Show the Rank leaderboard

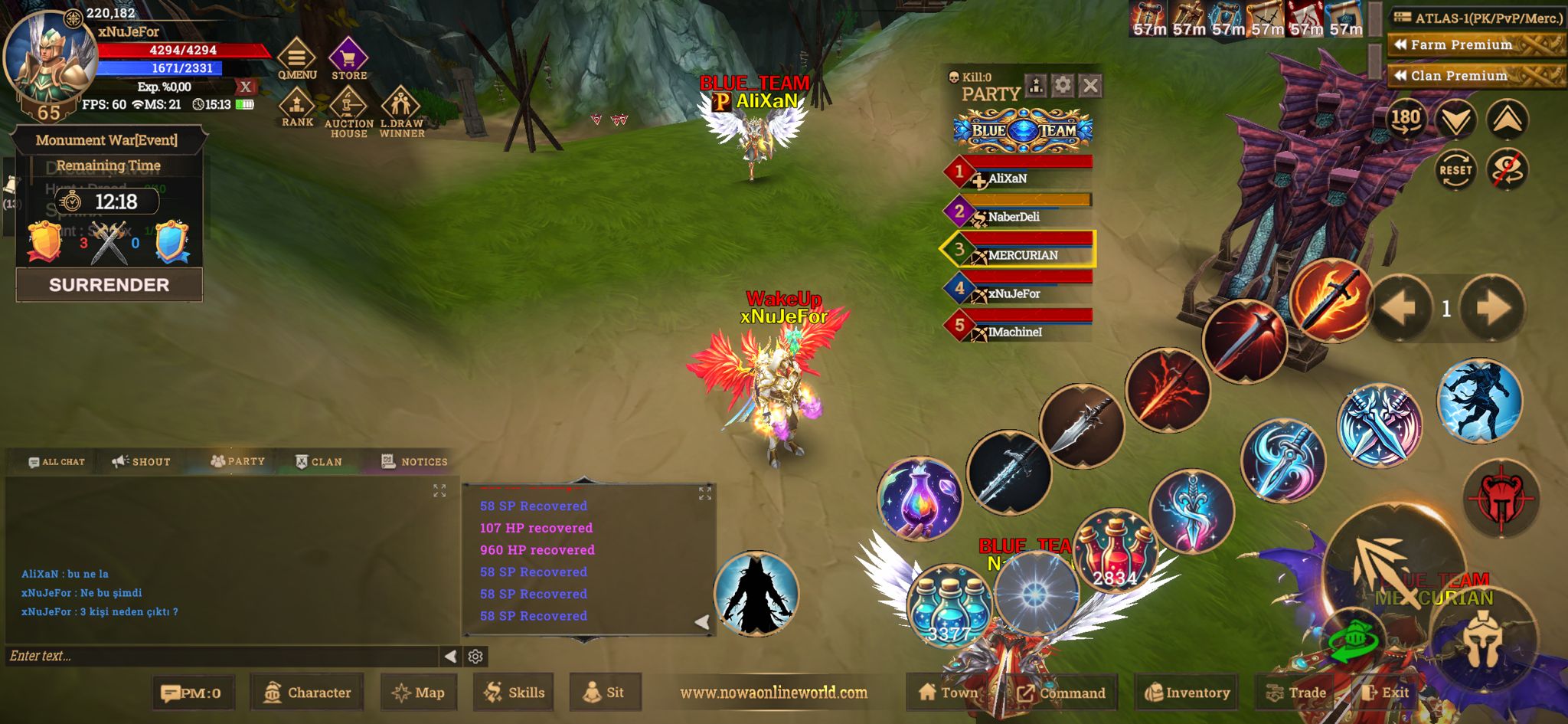pos(297,106)
